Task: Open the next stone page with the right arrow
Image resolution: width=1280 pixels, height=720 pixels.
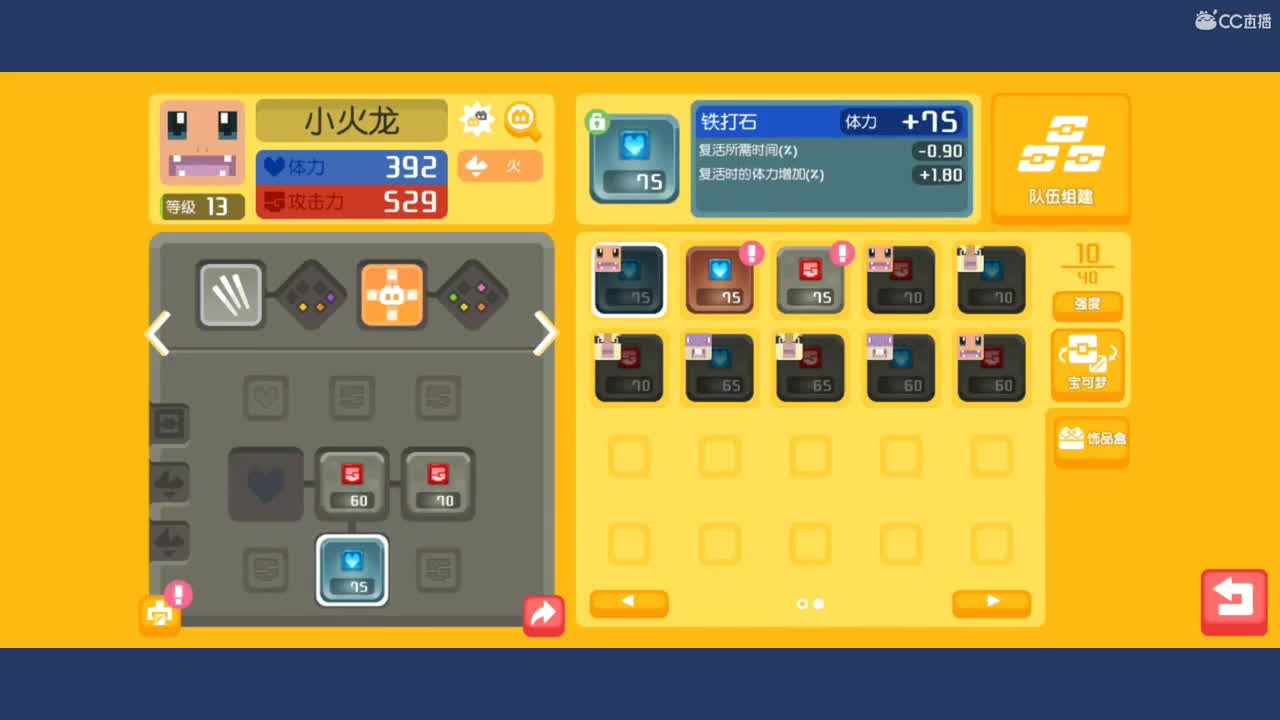Action: pos(991,603)
